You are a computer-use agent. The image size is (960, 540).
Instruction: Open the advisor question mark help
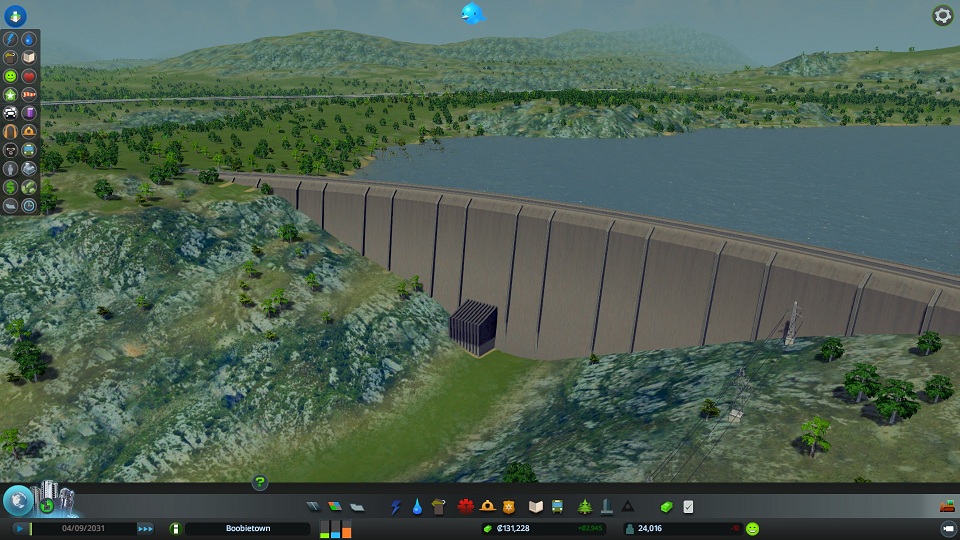click(x=259, y=482)
